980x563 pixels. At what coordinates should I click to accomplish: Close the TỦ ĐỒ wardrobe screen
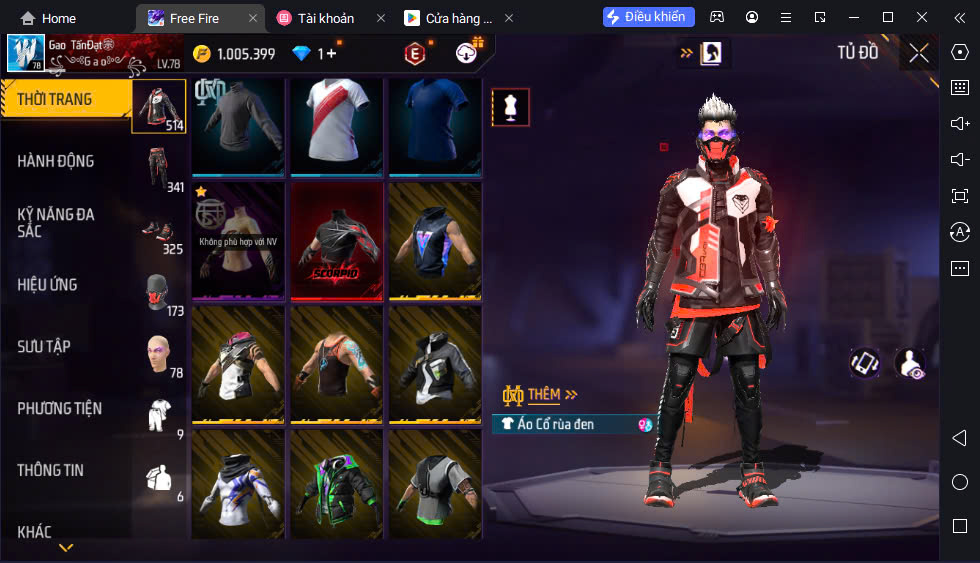click(x=918, y=53)
